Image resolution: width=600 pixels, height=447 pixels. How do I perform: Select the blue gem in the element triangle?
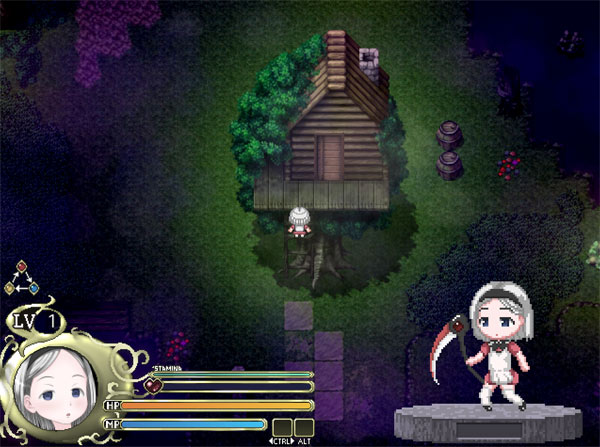pyautogui.click(x=33, y=289)
